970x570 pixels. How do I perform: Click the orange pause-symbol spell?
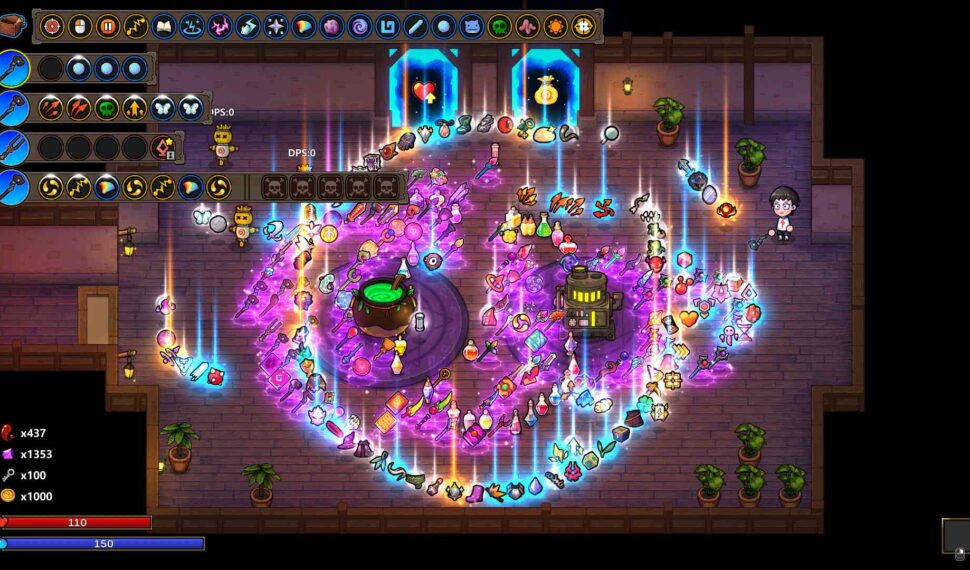coord(108,26)
